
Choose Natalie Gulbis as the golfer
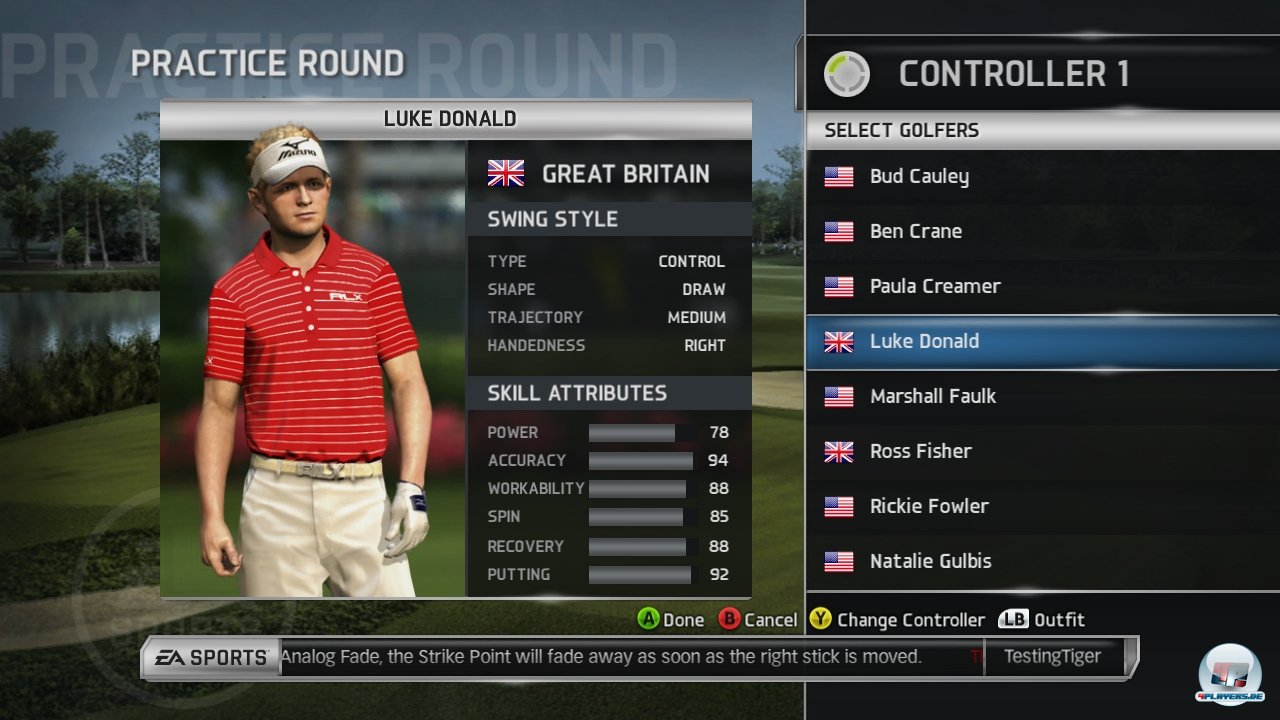point(930,562)
